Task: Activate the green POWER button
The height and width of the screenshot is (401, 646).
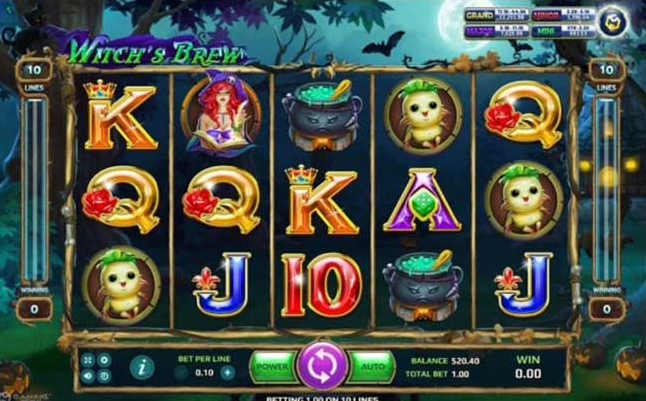Action: [x=271, y=366]
